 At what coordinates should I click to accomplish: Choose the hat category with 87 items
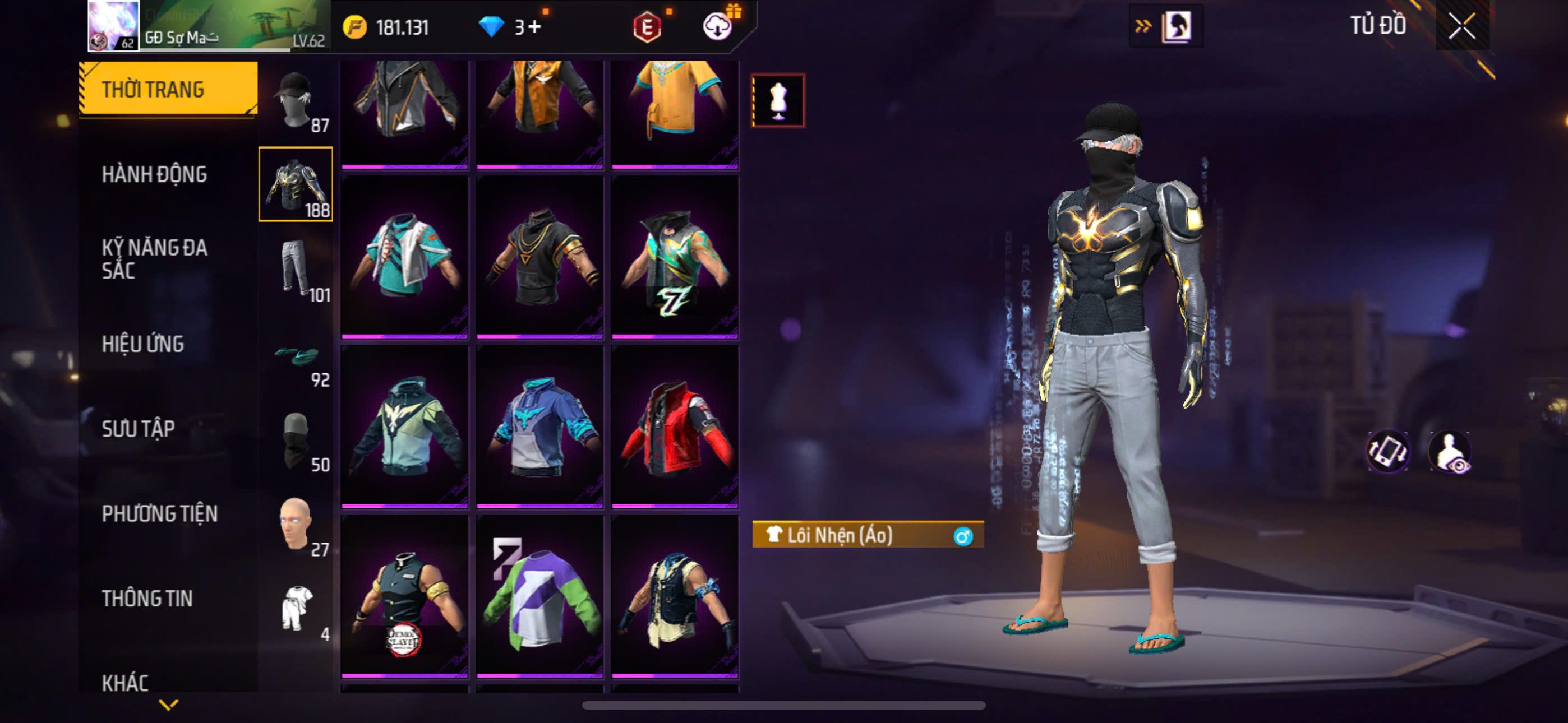point(296,101)
